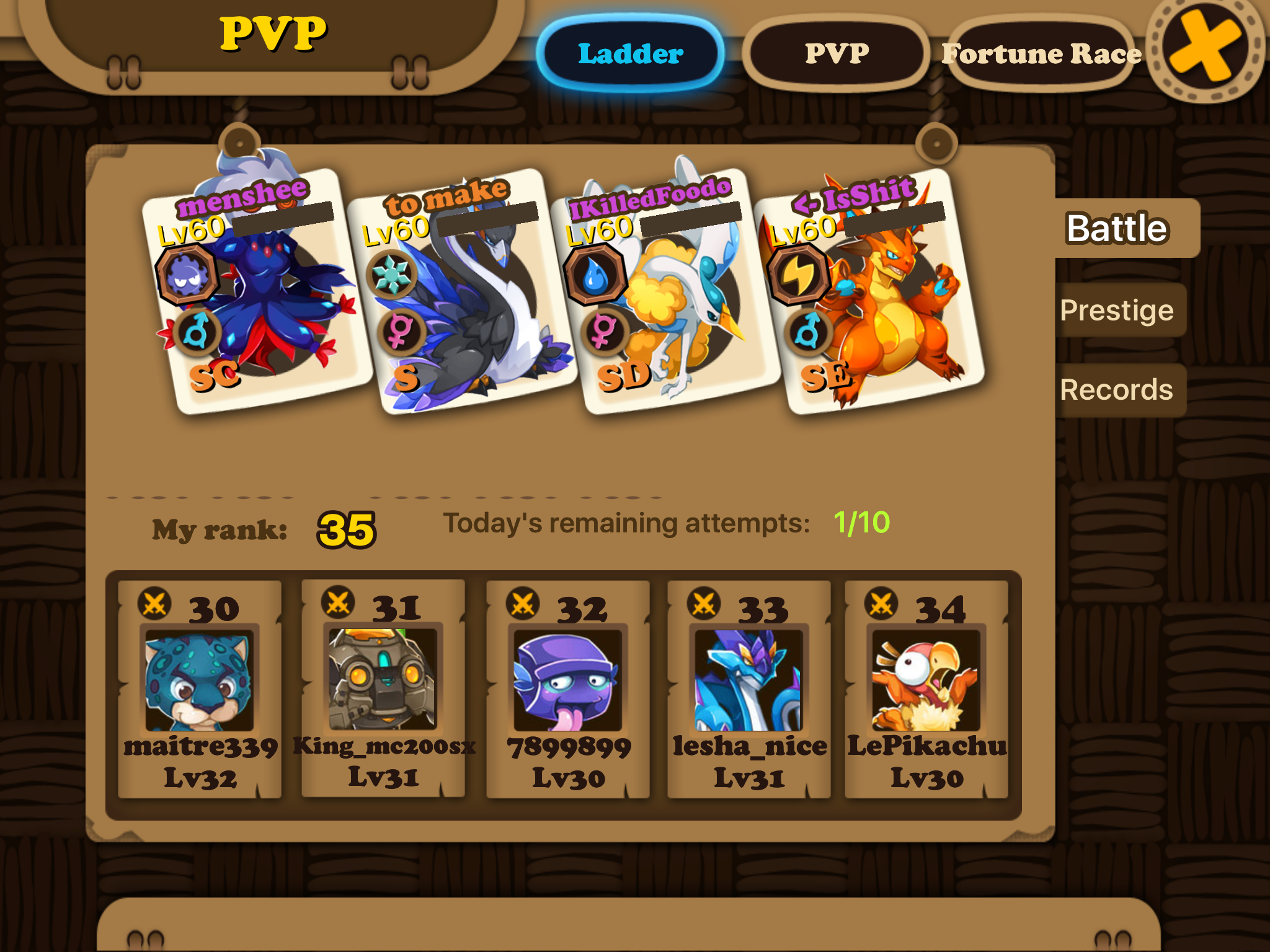Select the IKilledFoodo SD monster card
Screen dimensions: 1270x952
[665, 291]
